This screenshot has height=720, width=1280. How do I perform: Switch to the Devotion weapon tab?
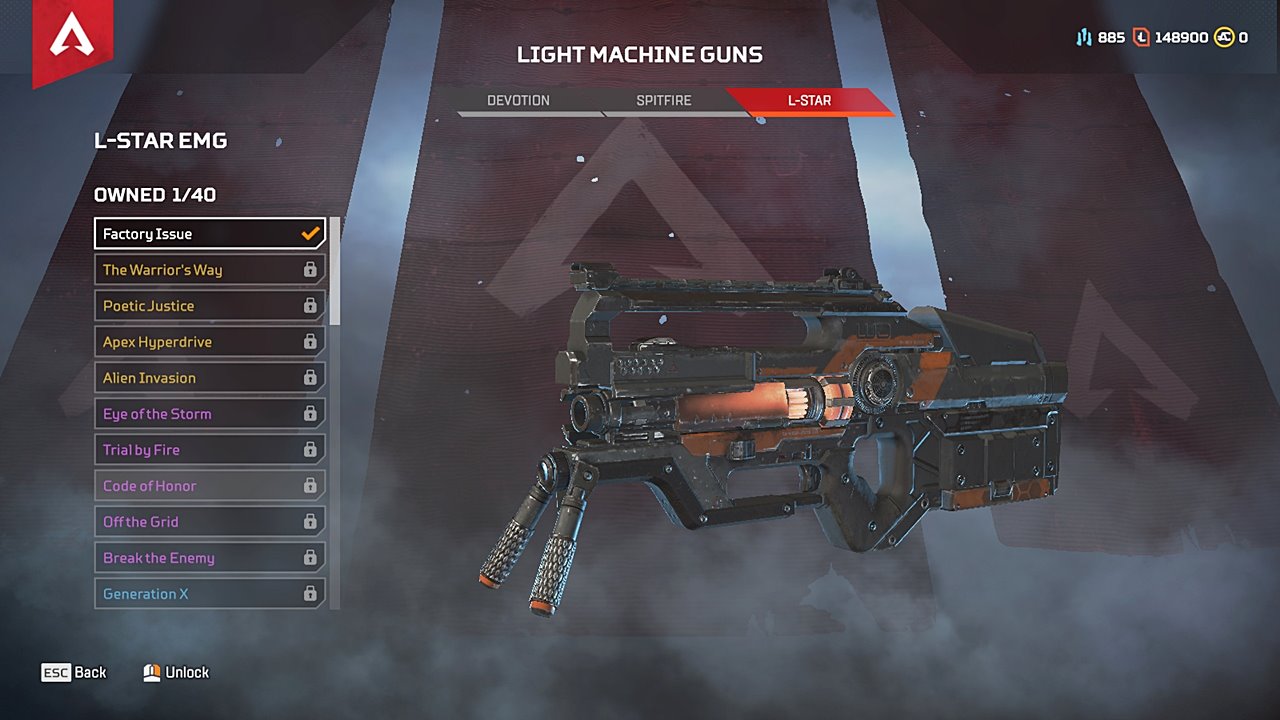(518, 101)
